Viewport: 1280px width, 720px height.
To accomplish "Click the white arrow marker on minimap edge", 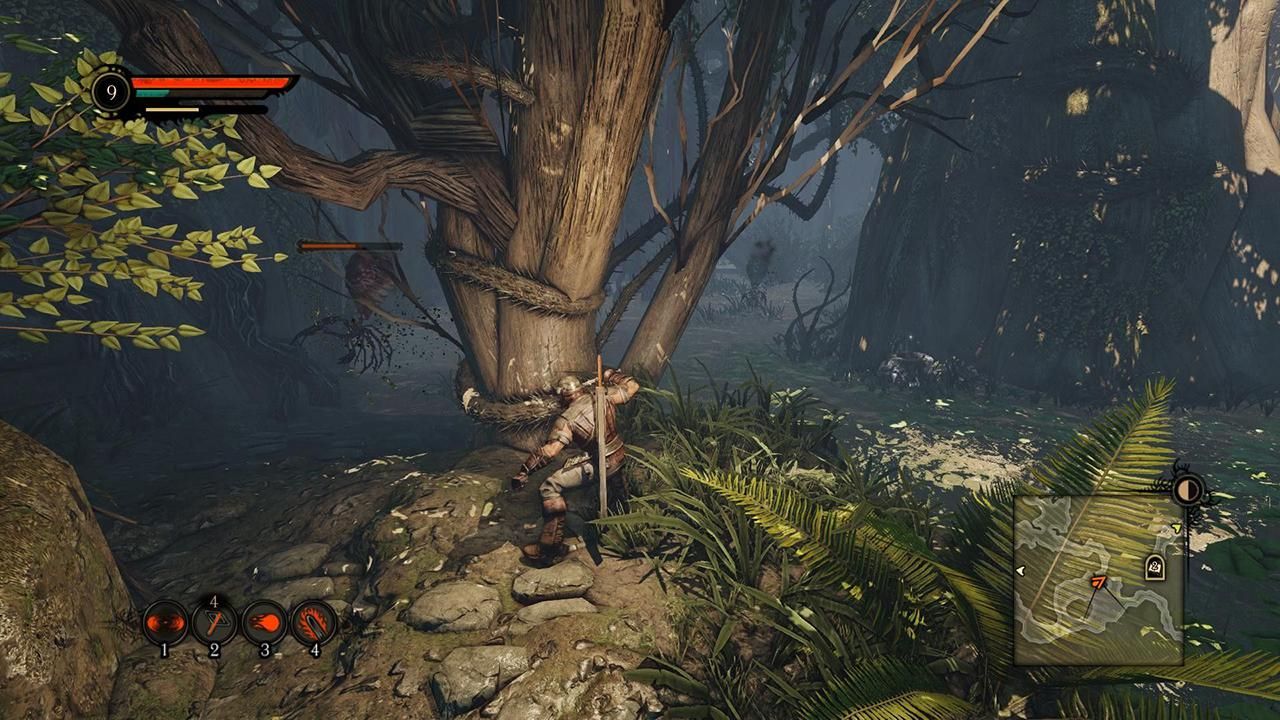I will click(x=1020, y=571).
